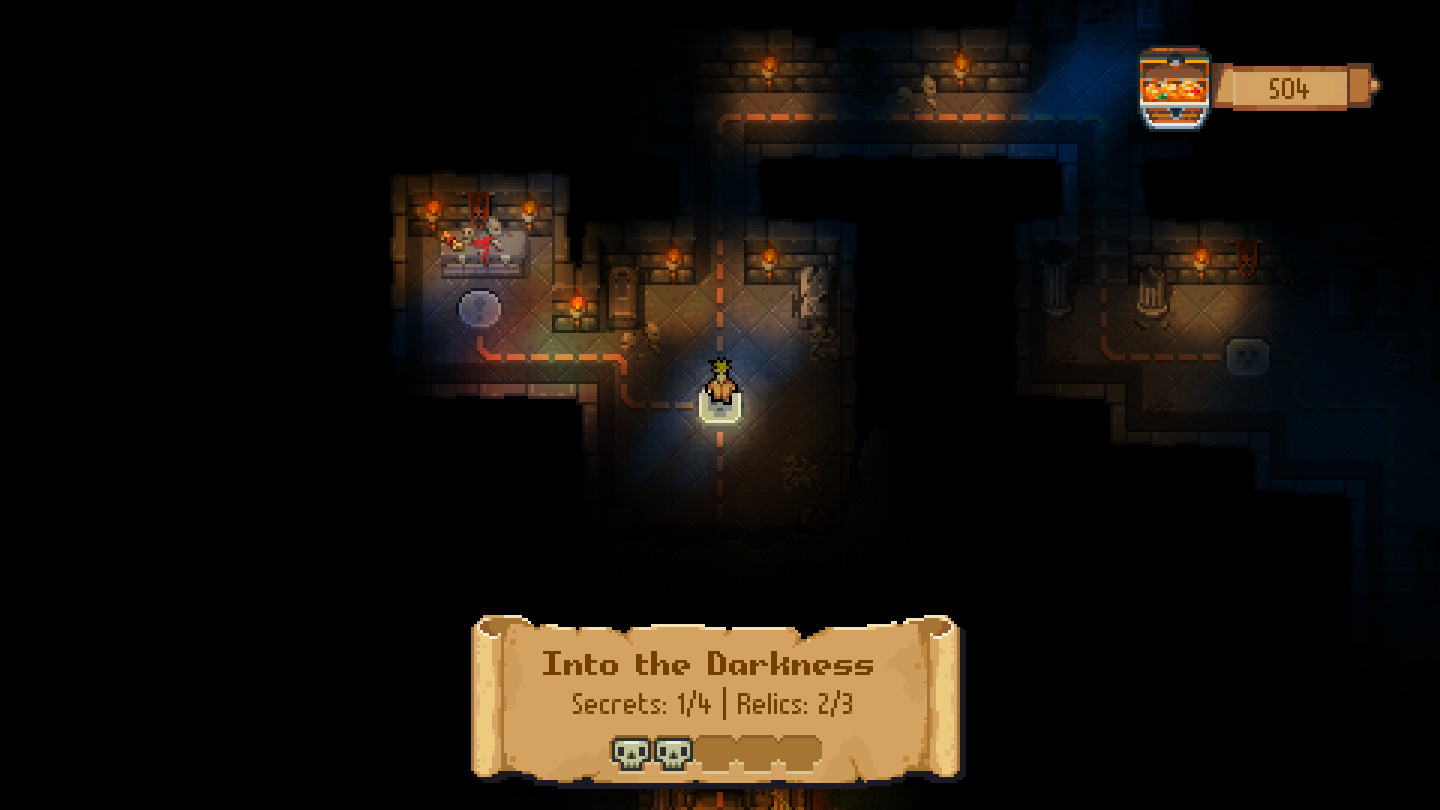Open the treasure chest gold icon
The height and width of the screenshot is (810, 1440).
[1174, 88]
